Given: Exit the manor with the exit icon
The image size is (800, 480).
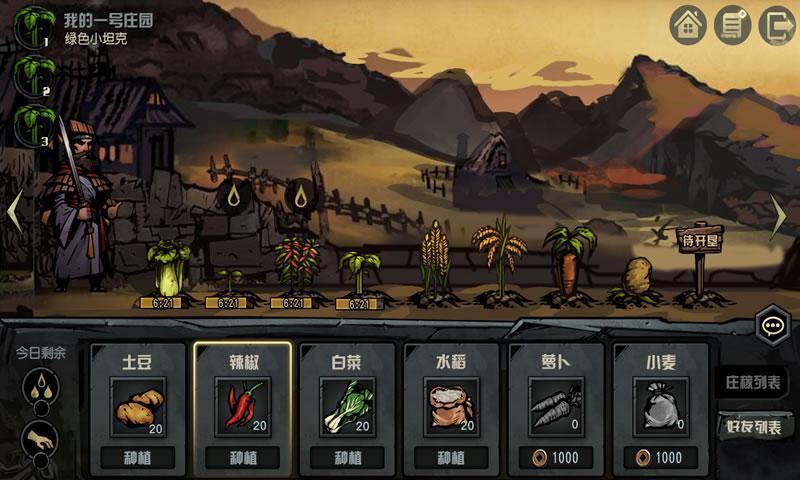Looking at the screenshot, I should point(776,25).
